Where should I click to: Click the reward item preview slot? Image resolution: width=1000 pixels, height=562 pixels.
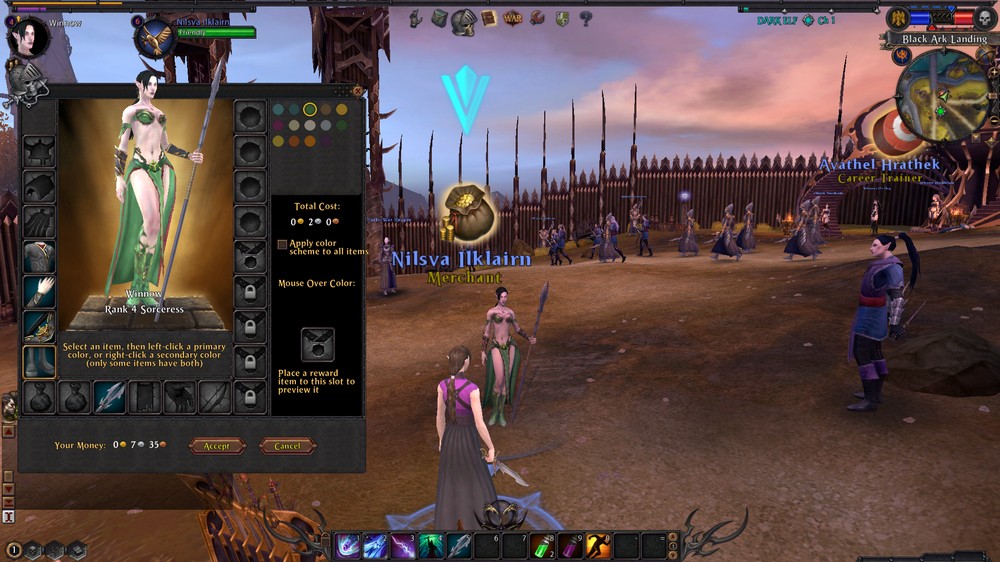click(x=317, y=344)
